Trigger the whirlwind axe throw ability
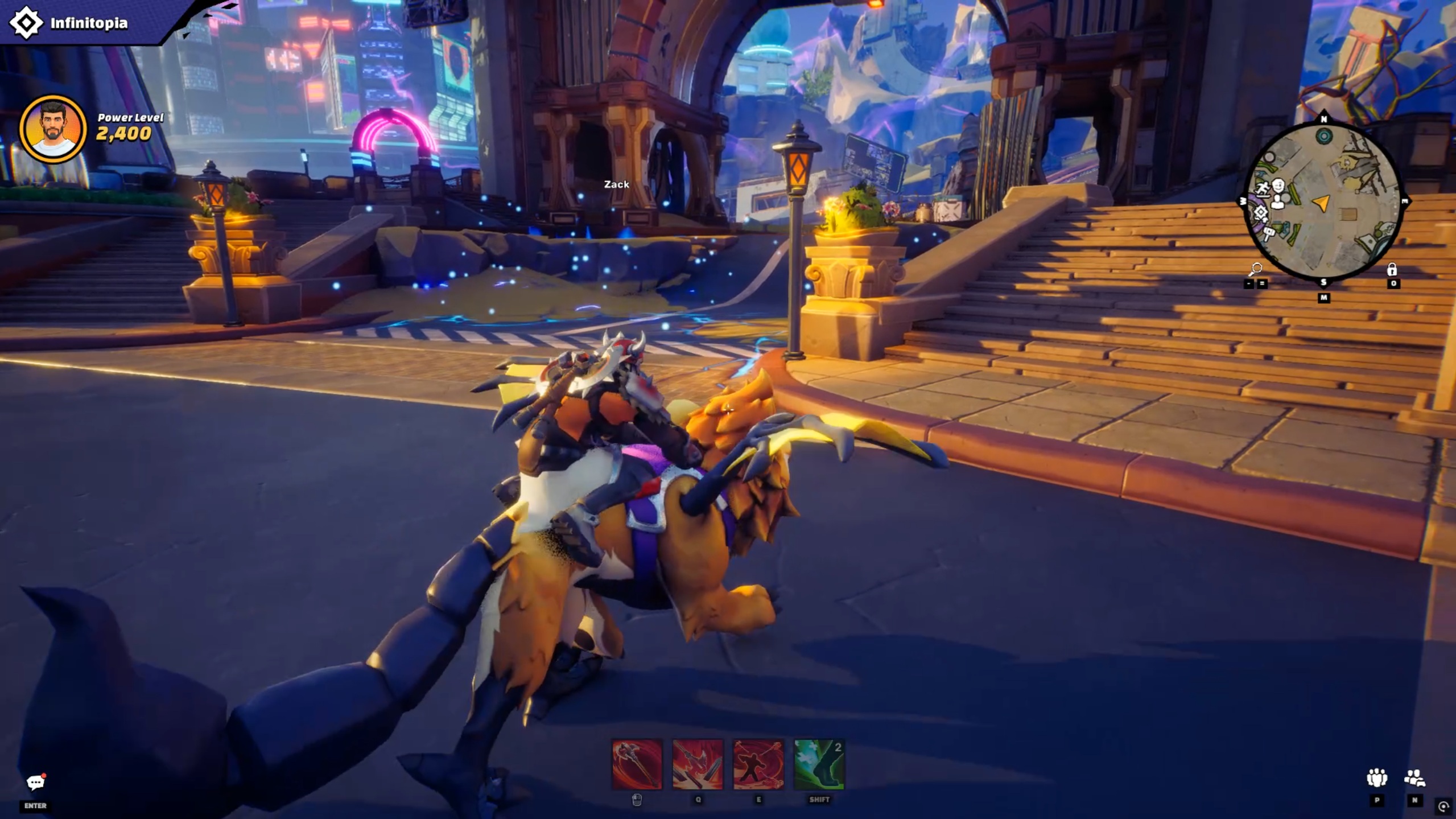The height and width of the screenshot is (819, 1456). click(758, 764)
